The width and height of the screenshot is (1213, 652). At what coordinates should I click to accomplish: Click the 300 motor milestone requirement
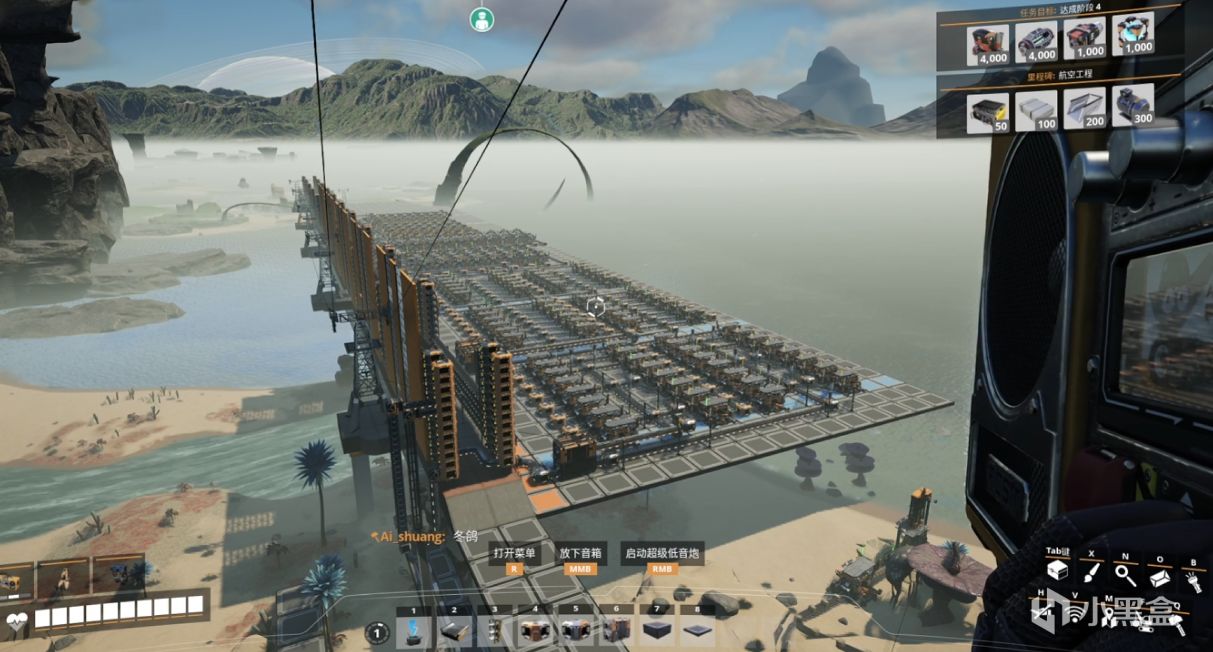[1132, 105]
